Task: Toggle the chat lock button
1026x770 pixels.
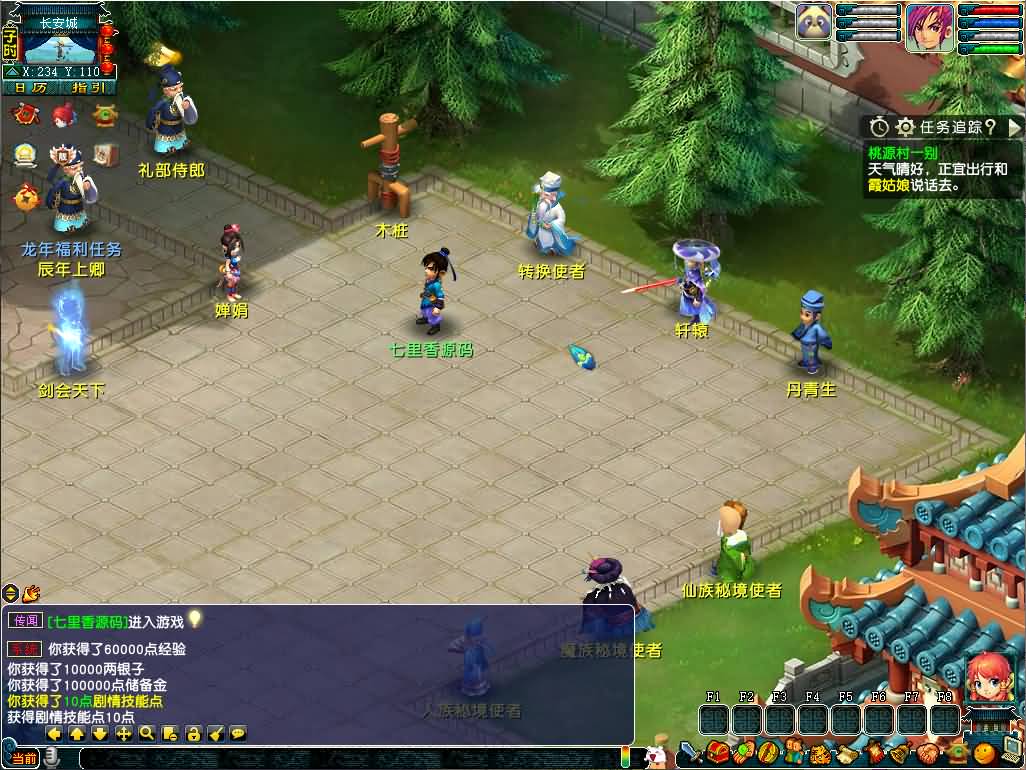Action: coord(193,733)
